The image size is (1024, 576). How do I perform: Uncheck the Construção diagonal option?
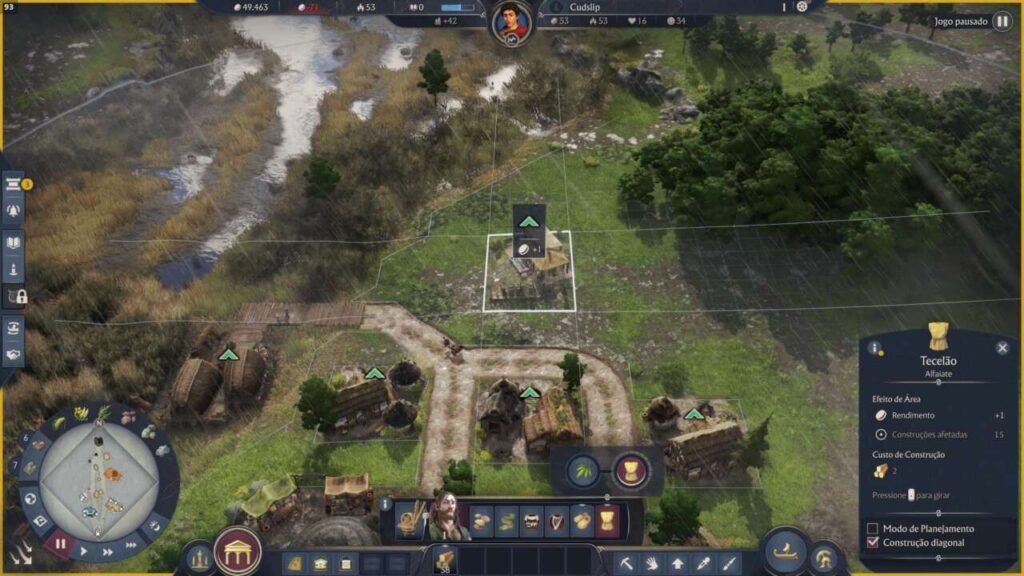coord(872,542)
